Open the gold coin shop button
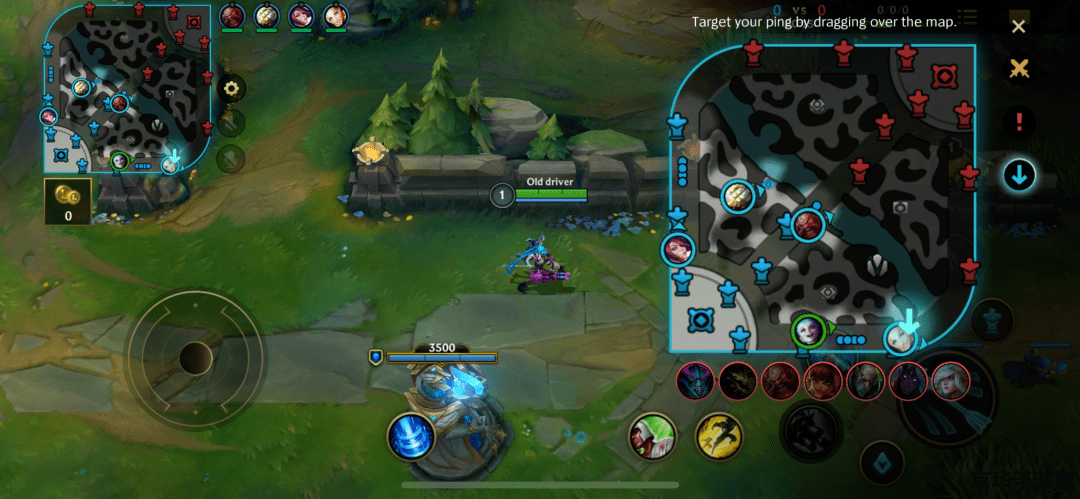 pyautogui.click(x=68, y=200)
